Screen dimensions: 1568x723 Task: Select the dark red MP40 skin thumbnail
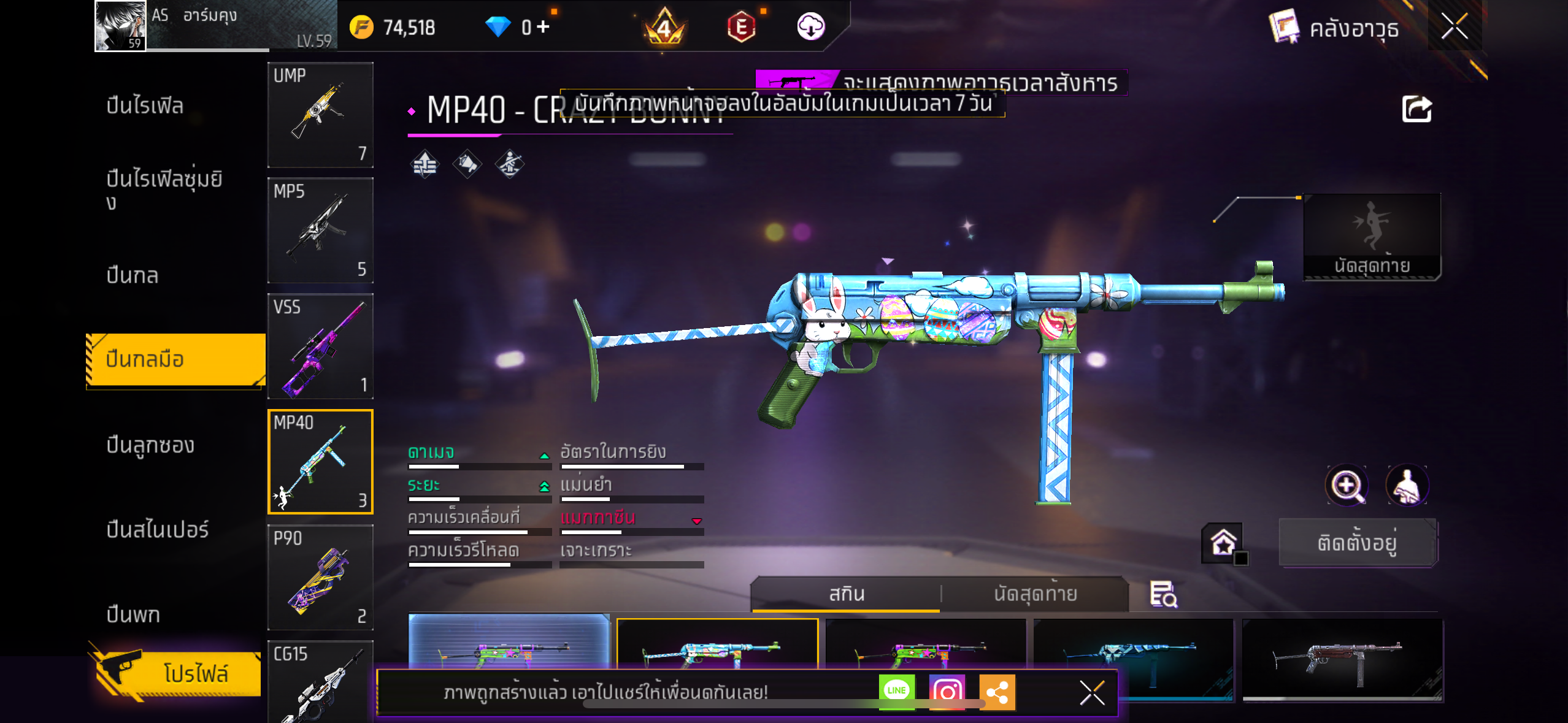[1342, 659]
